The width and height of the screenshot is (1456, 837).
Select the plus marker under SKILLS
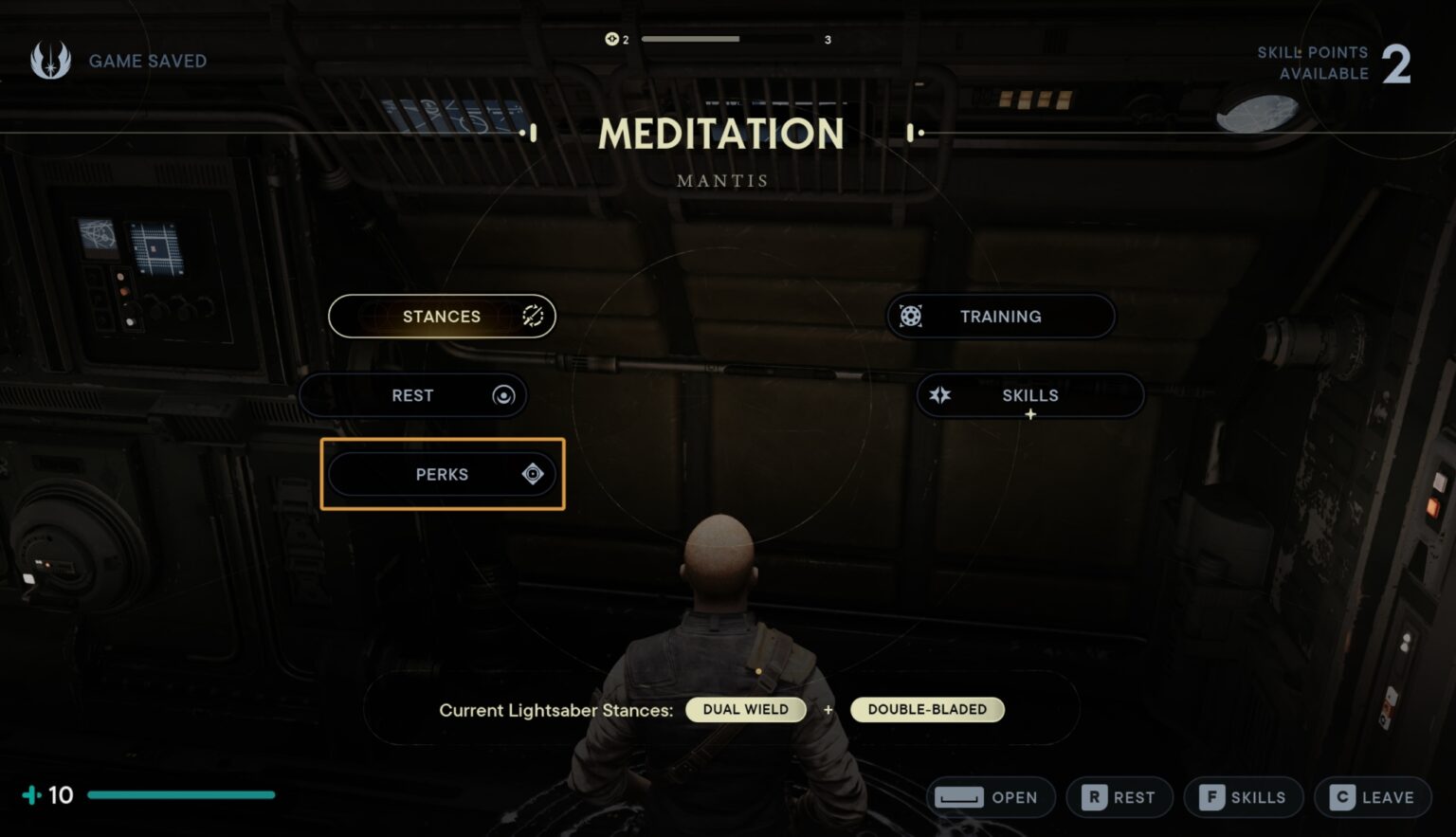pos(1029,415)
